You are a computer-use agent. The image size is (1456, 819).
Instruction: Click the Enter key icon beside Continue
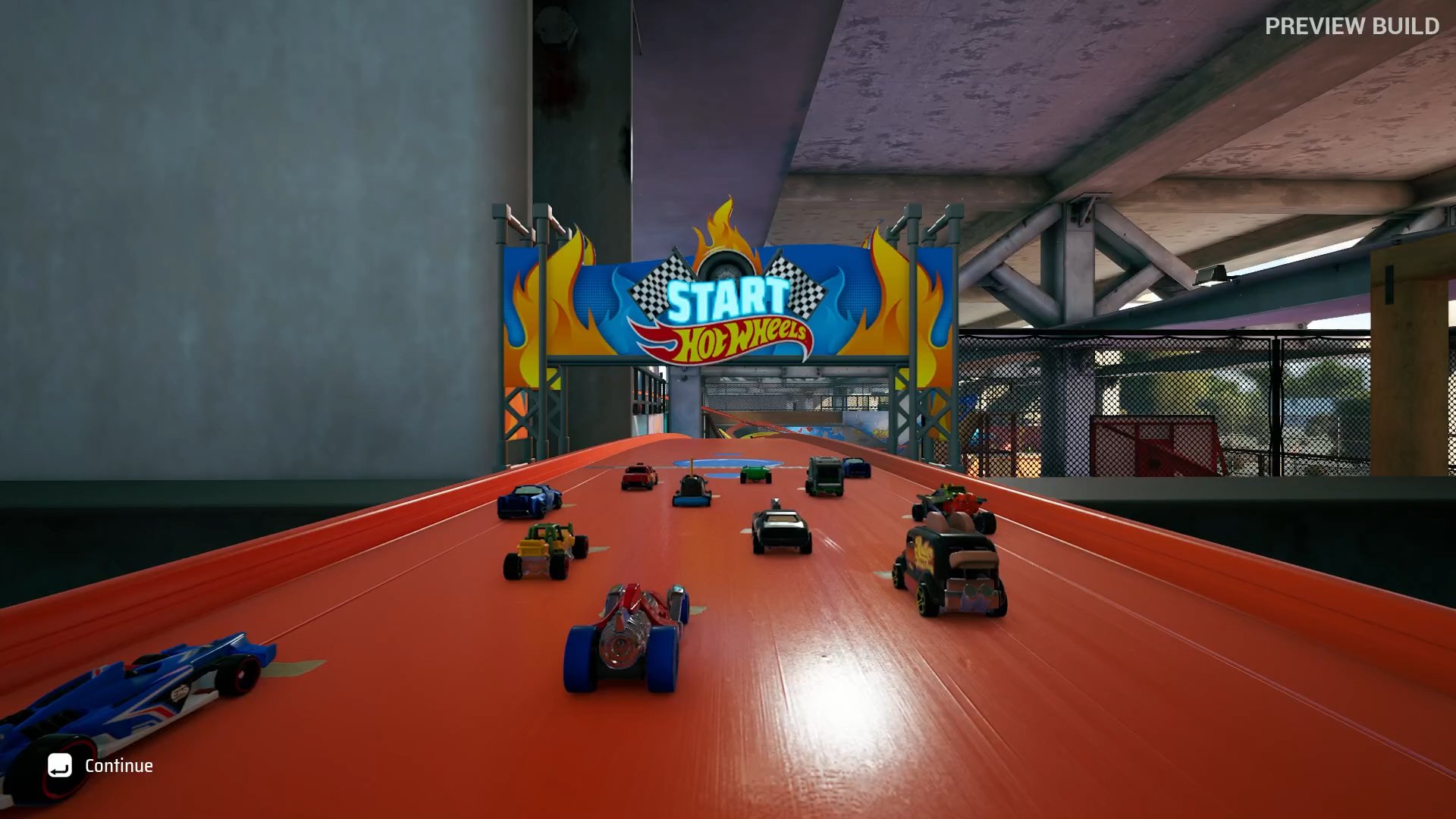(59, 766)
